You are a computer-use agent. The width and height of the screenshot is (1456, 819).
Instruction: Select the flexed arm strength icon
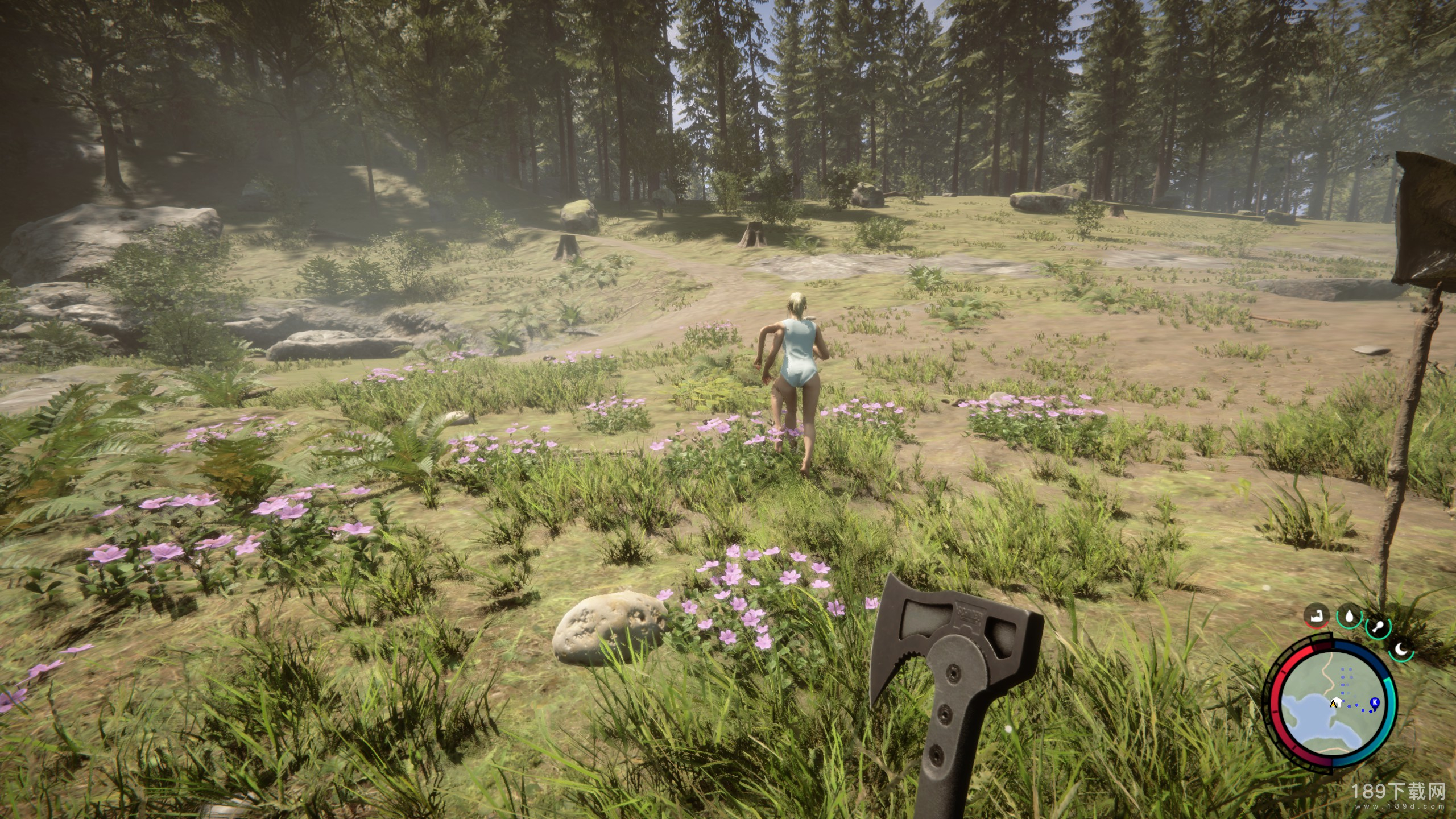tap(1317, 617)
